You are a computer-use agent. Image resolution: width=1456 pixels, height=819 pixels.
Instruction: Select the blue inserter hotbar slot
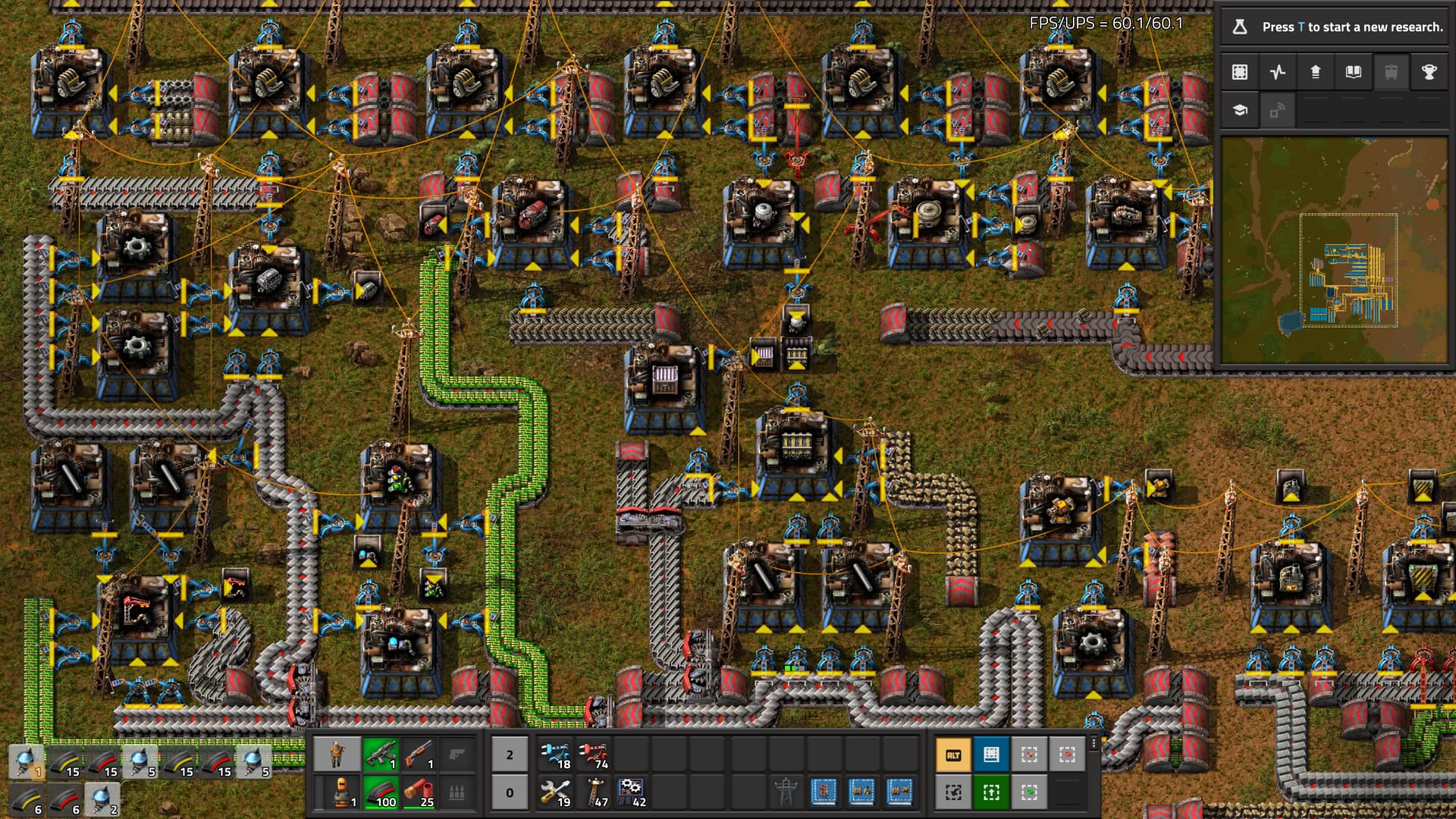tap(556, 755)
